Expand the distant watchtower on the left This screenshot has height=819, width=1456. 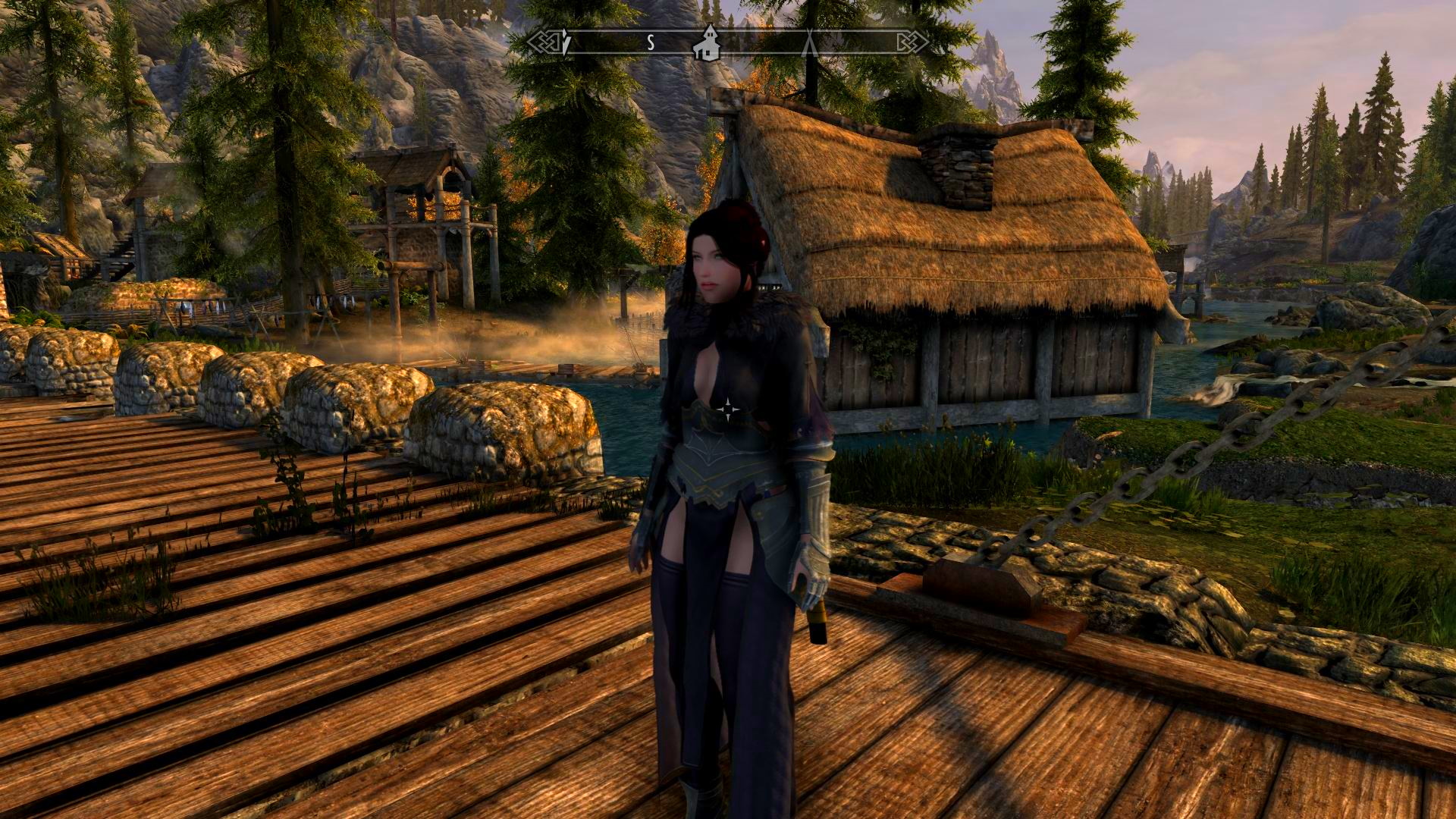pyautogui.click(x=152, y=205)
